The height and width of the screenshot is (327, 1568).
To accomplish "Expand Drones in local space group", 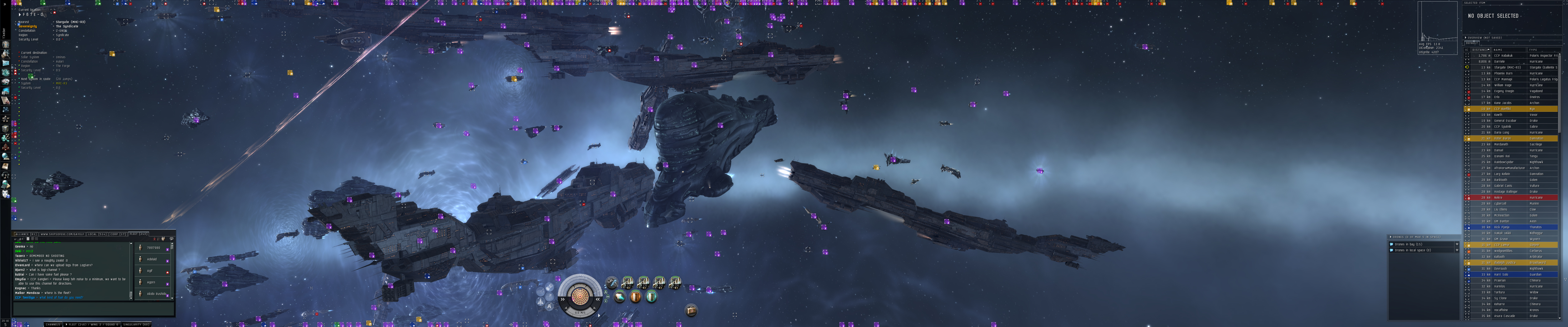I will (x=1392, y=250).
